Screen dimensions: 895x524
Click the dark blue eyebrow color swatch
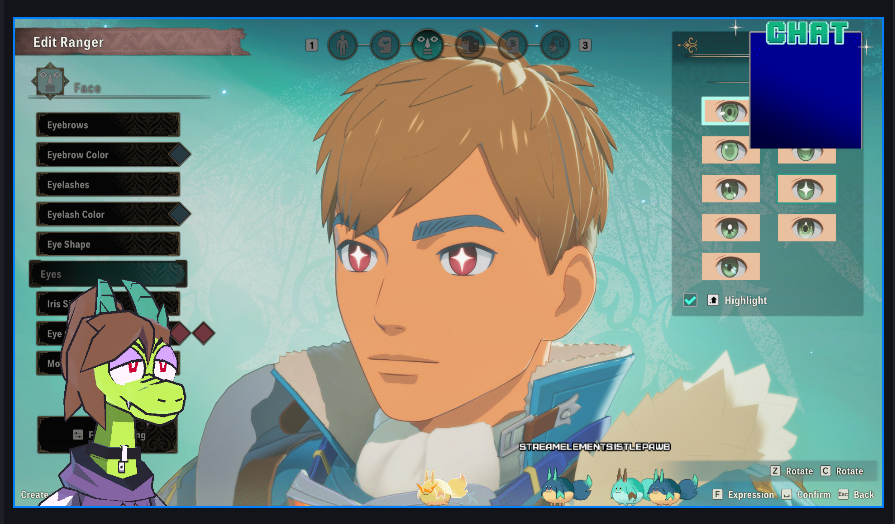(179, 155)
